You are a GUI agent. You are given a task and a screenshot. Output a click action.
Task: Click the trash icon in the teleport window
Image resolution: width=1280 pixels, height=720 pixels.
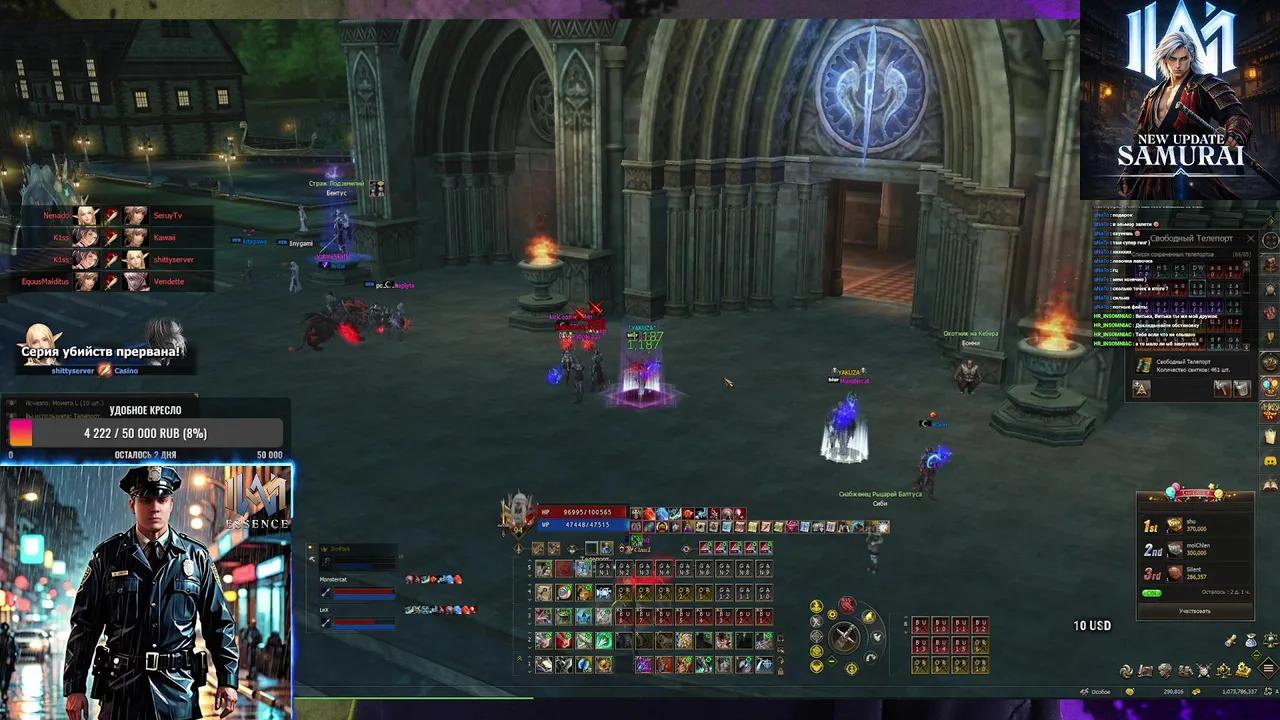coord(1242,389)
